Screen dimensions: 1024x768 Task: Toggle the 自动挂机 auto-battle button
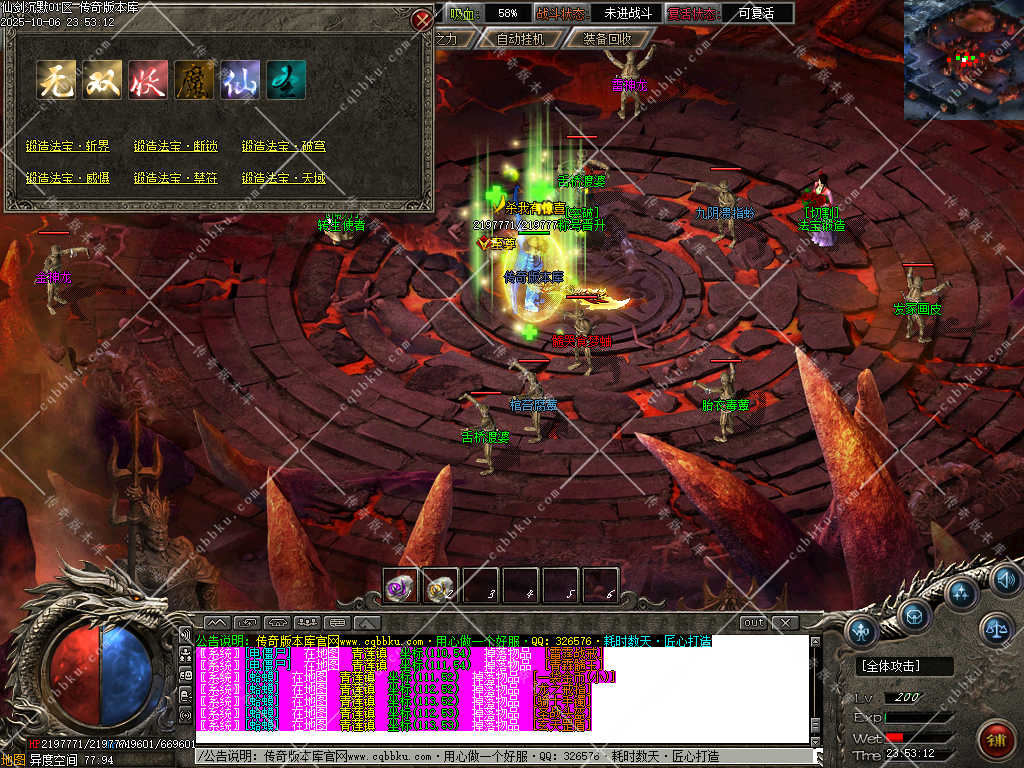(x=520, y=39)
